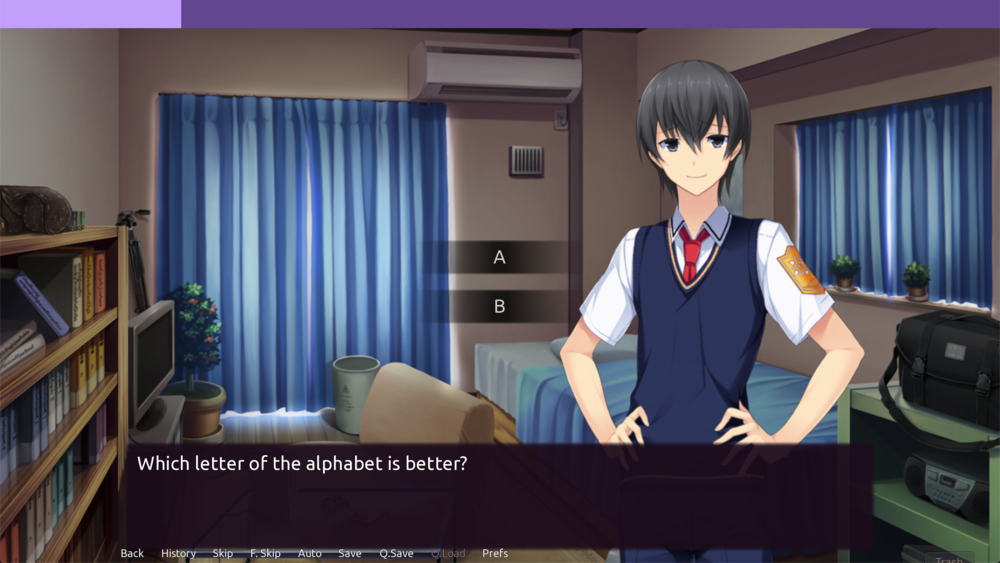Choose dialogue option A
The height and width of the screenshot is (563, 1000).
tap(499, 258)
